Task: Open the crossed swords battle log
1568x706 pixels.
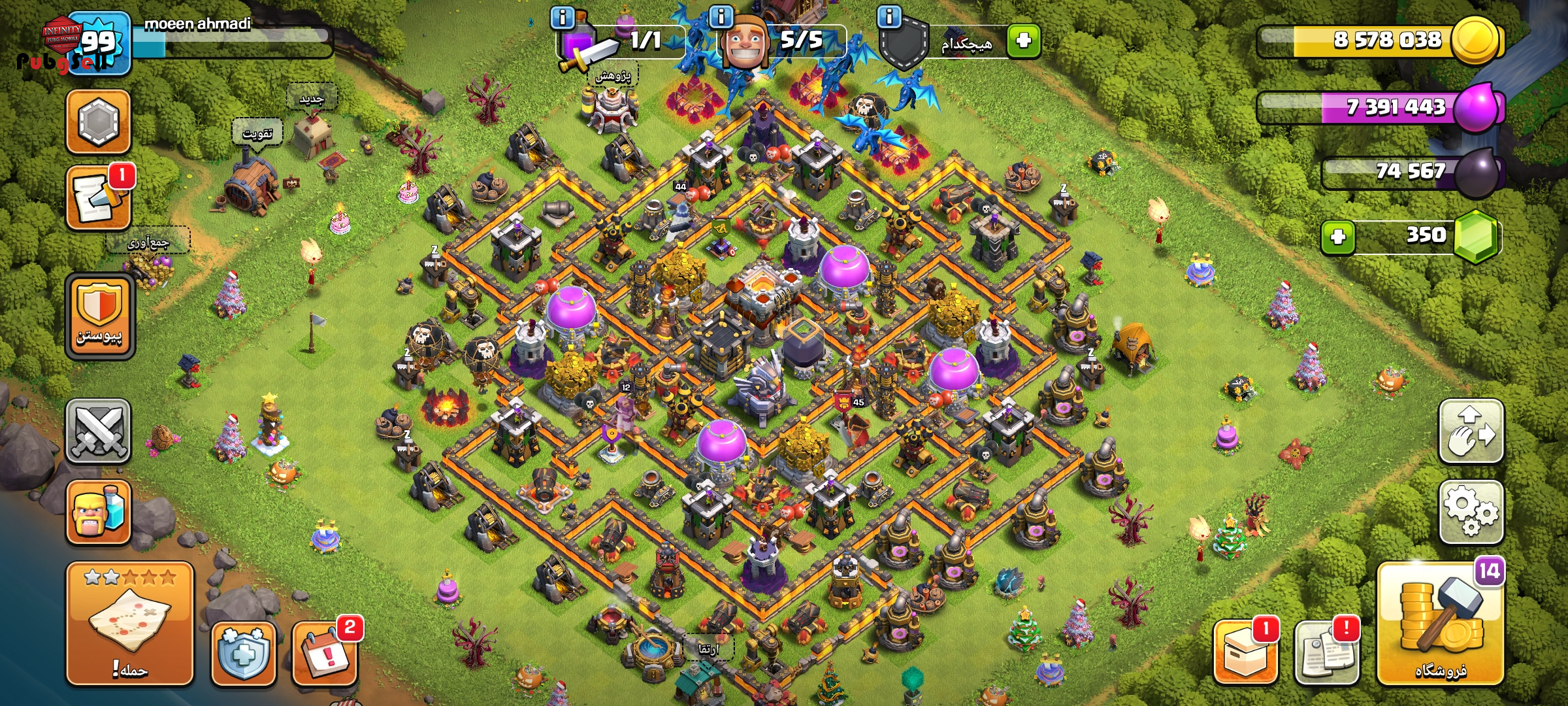Action: pyautogui.click(x=98, y=431)
